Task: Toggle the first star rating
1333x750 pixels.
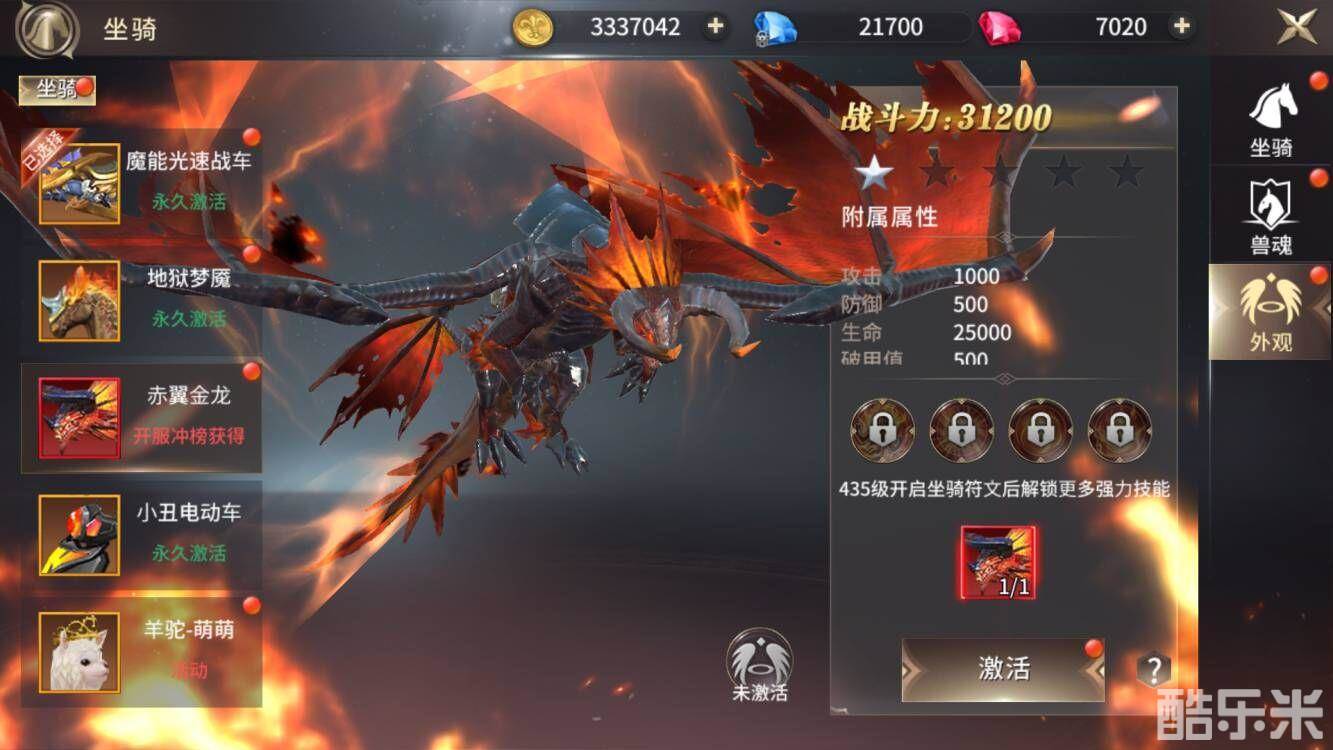Action: tap(873, 171)
